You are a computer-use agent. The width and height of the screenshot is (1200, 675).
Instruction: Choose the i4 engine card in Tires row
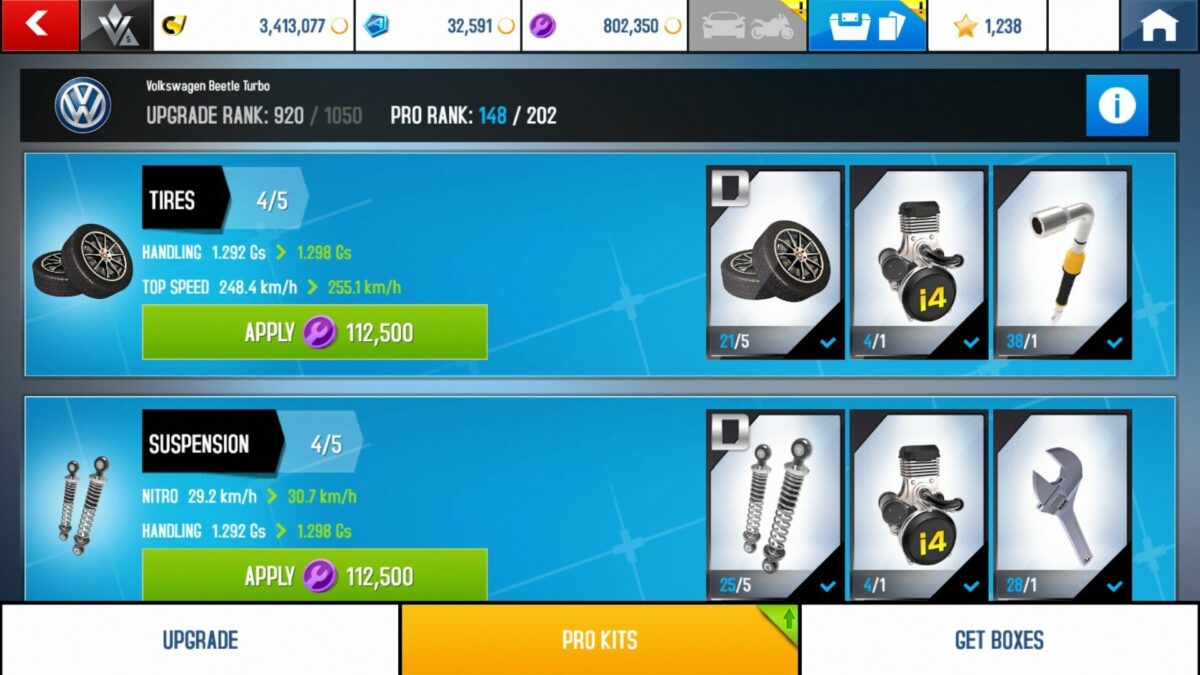pyautogui.click(x=918, y=262)
